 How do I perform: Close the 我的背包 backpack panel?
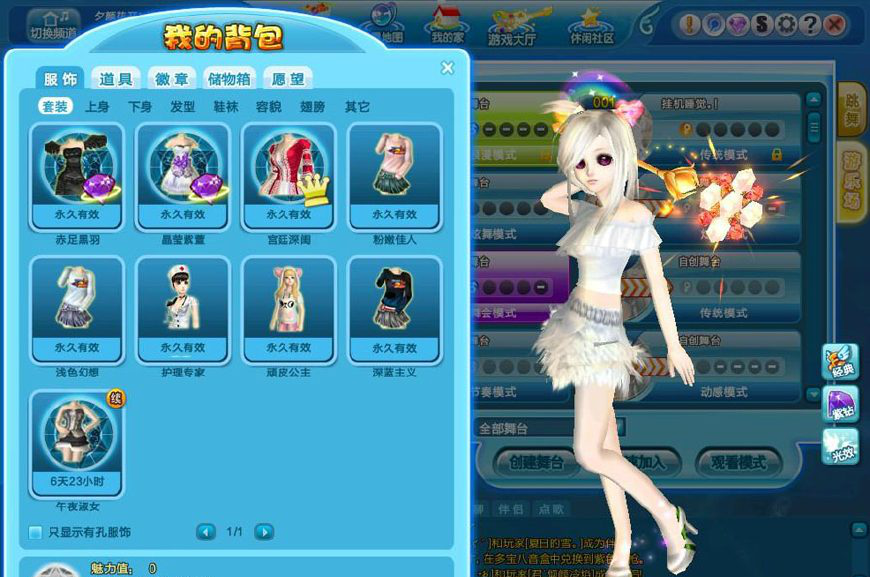tap(447, 68)
